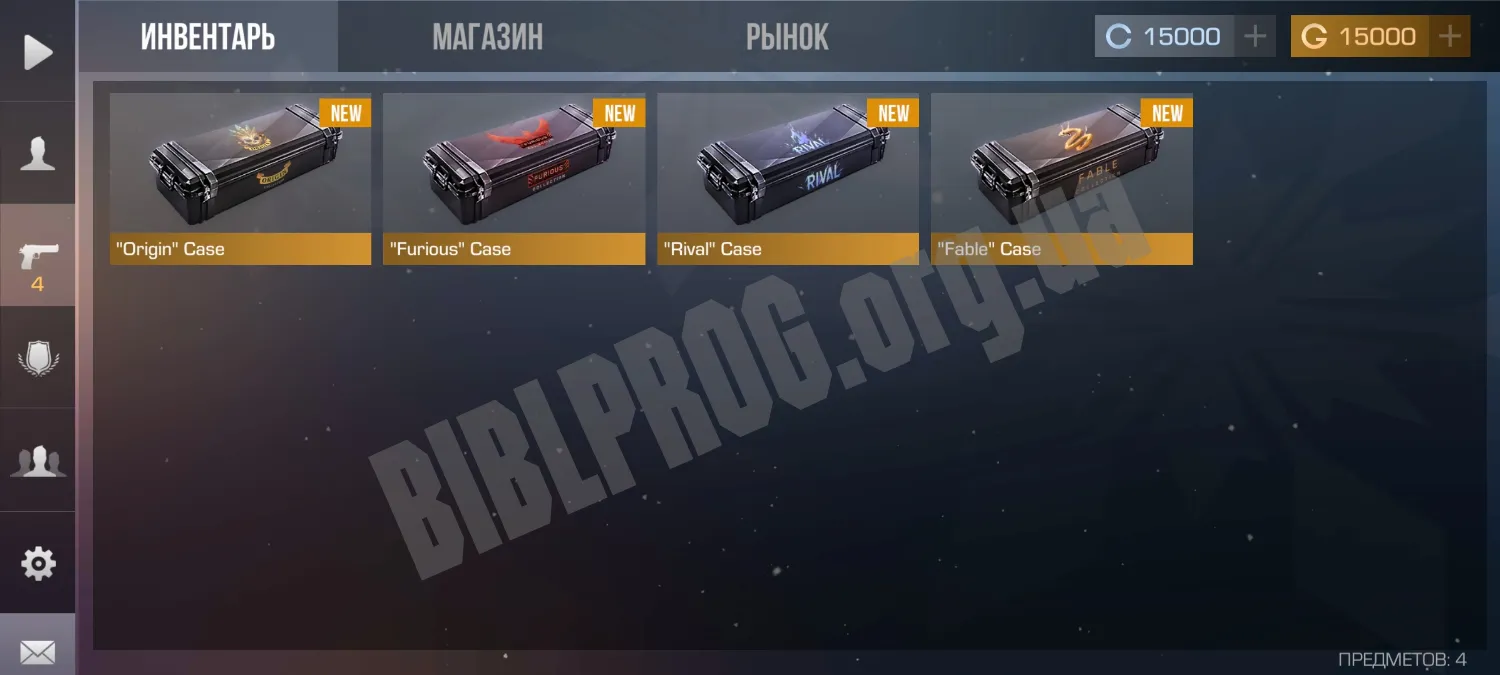
Task: Select the "Origin" Case item
Action: pos(240,178)
